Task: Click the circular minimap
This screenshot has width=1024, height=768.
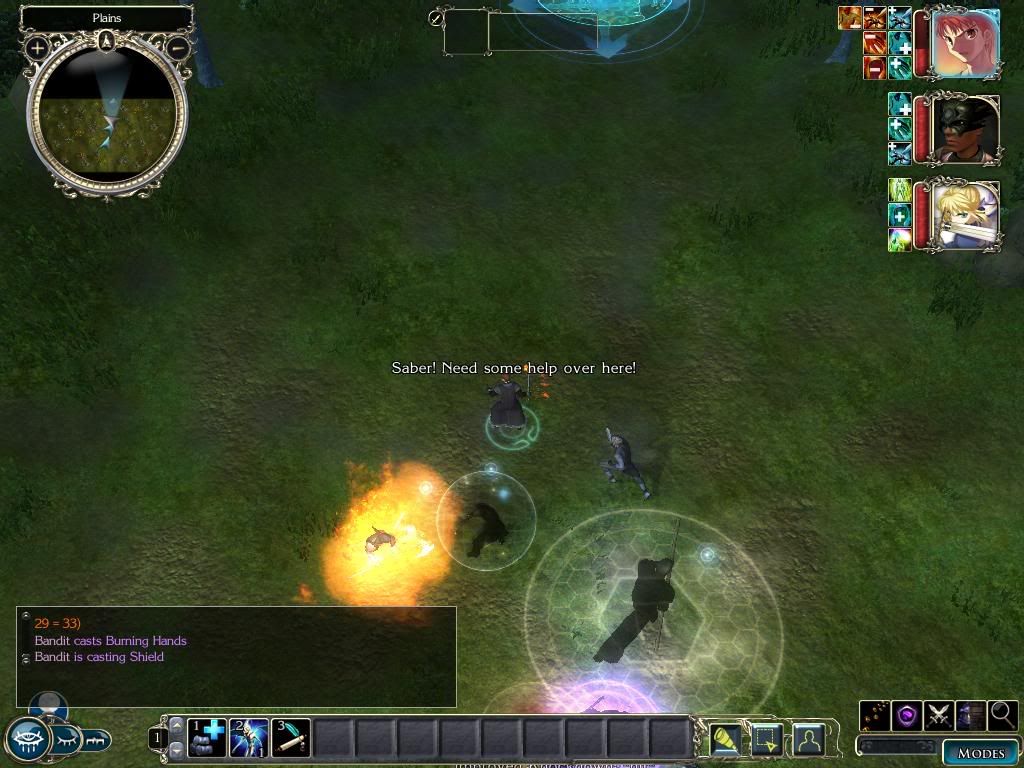Action: click(107, 118)
